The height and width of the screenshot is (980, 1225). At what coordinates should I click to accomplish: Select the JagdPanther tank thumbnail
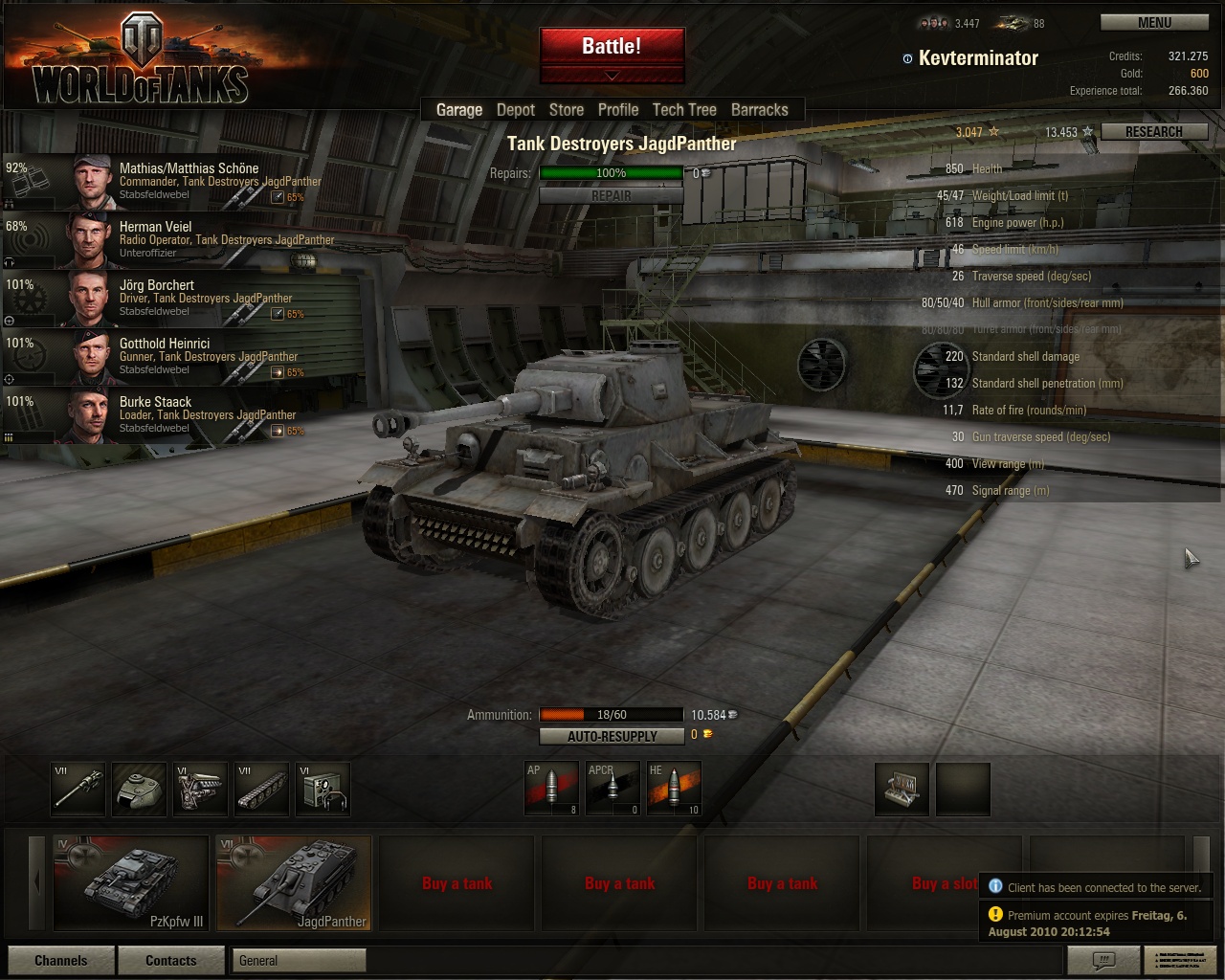click(294, 882)
